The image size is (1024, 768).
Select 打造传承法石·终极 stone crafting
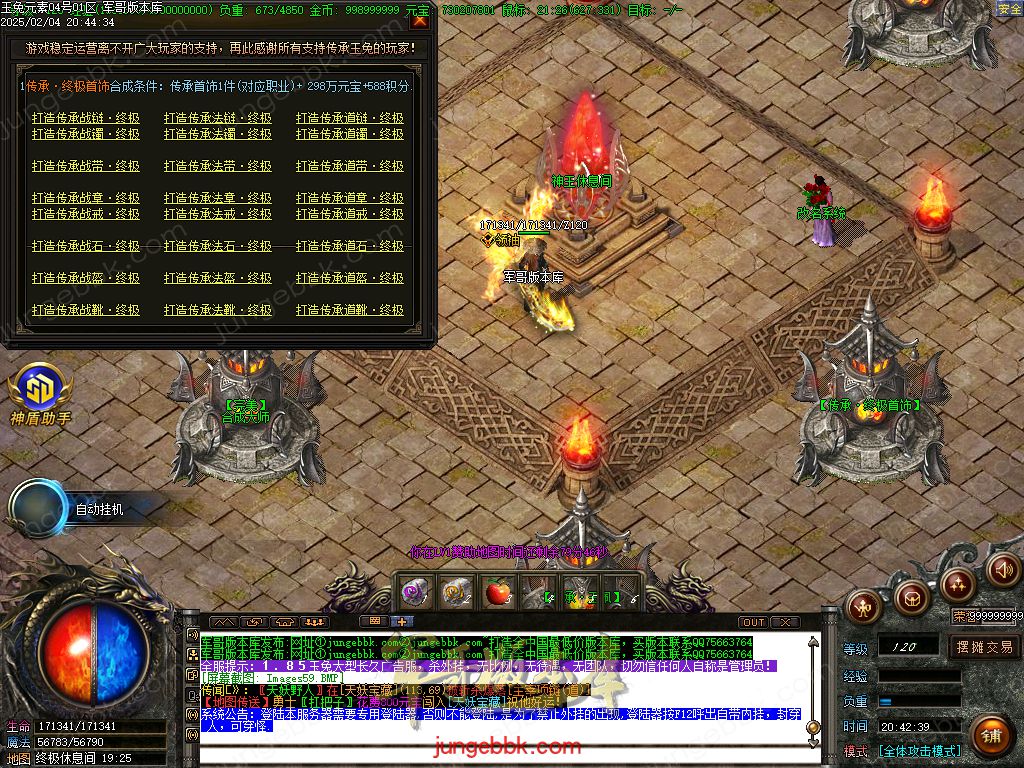click(218, 246)
